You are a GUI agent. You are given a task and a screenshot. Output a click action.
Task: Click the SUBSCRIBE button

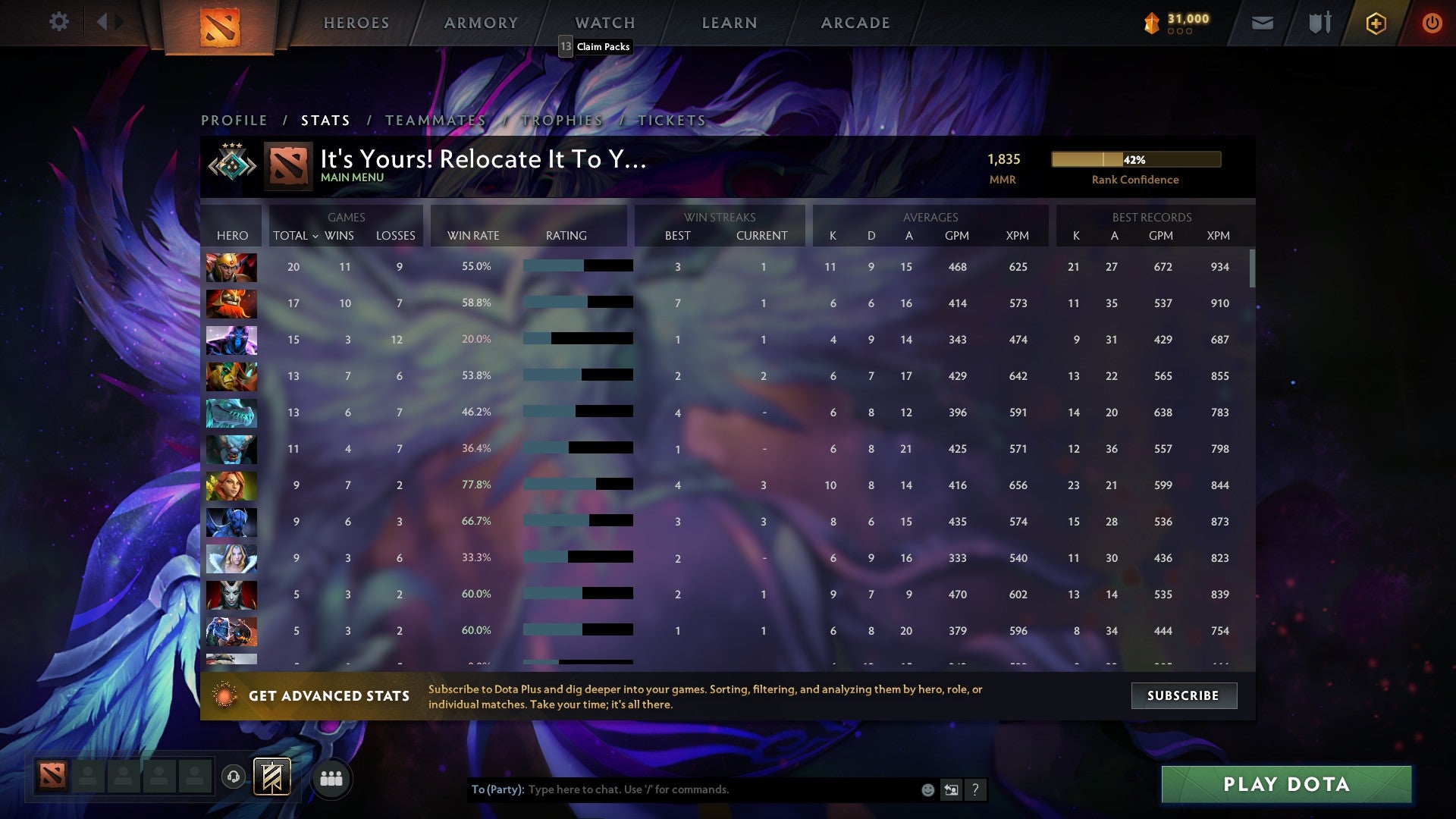coord(1183,695)
